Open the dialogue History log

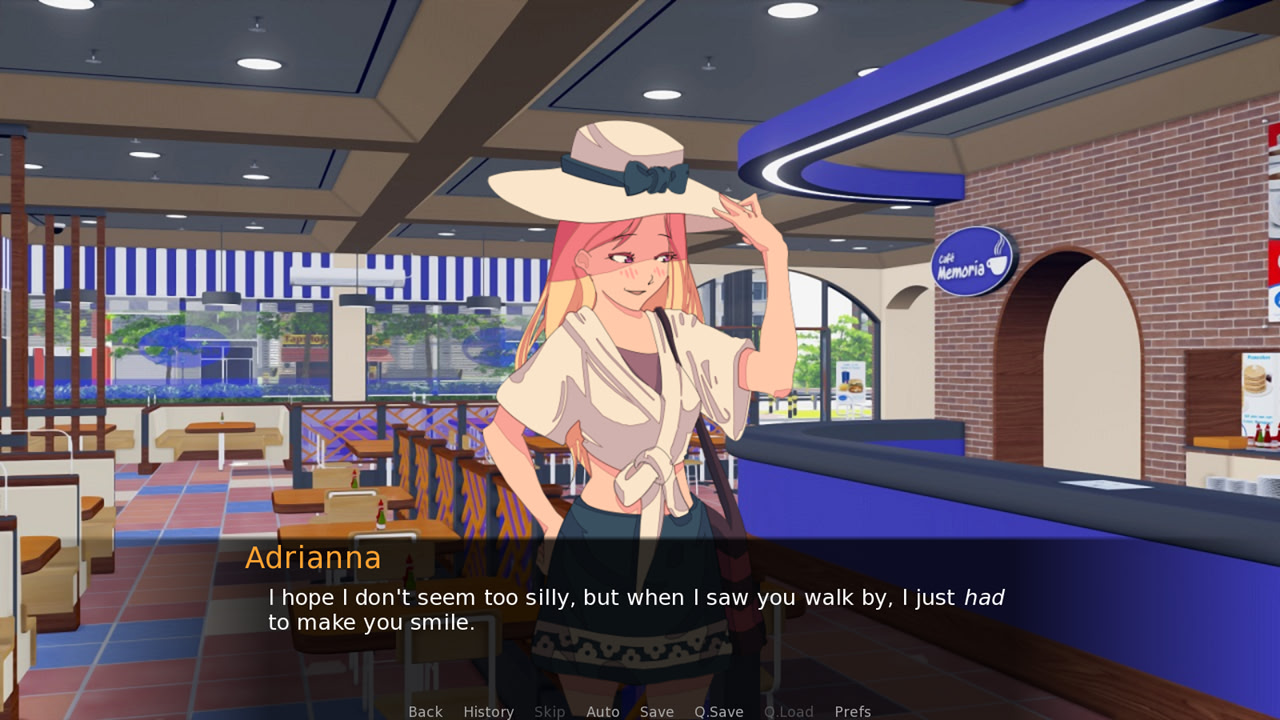pyautogui.click(x=488, y=711)
